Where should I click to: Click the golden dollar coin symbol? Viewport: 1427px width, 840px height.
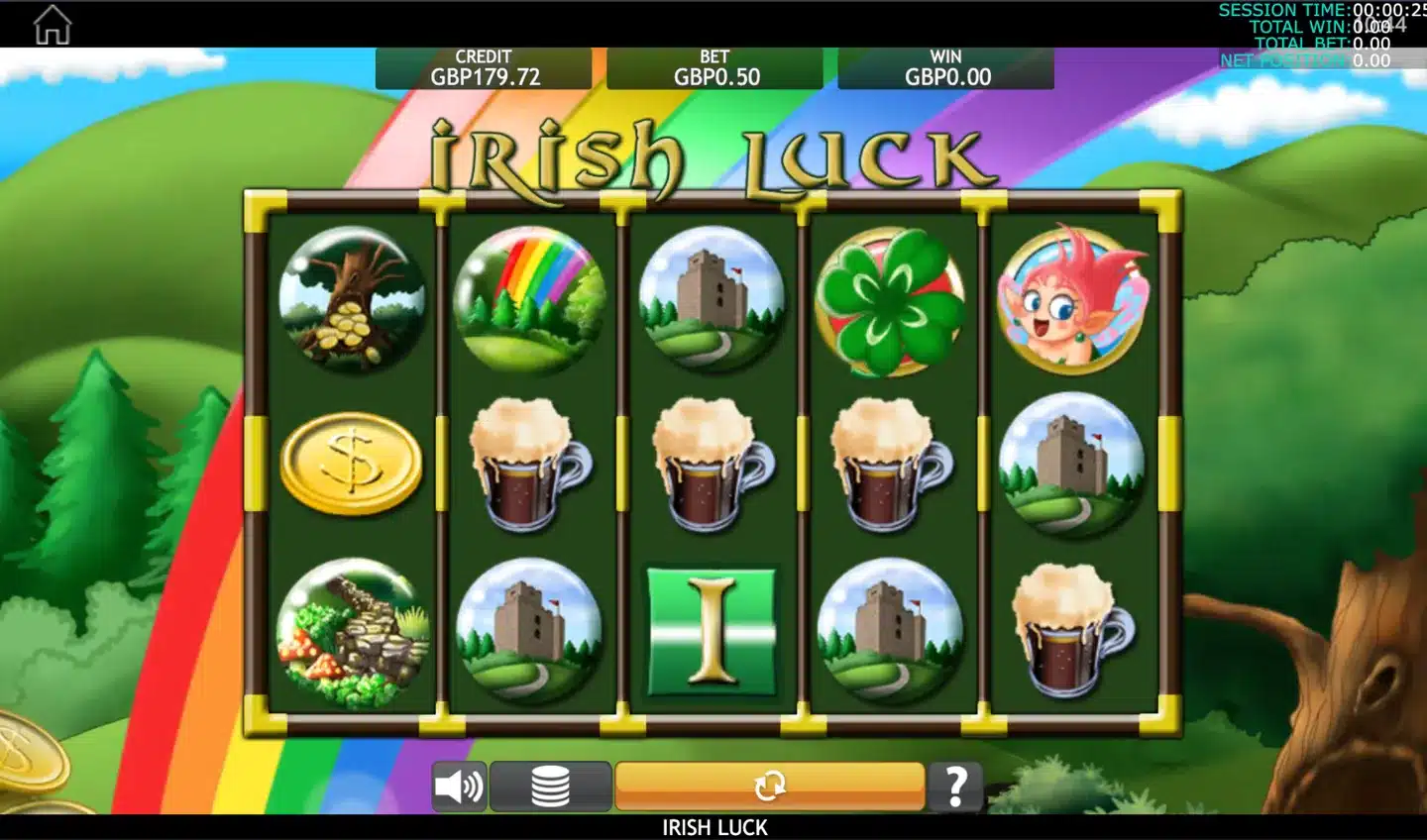click(352, 462)
